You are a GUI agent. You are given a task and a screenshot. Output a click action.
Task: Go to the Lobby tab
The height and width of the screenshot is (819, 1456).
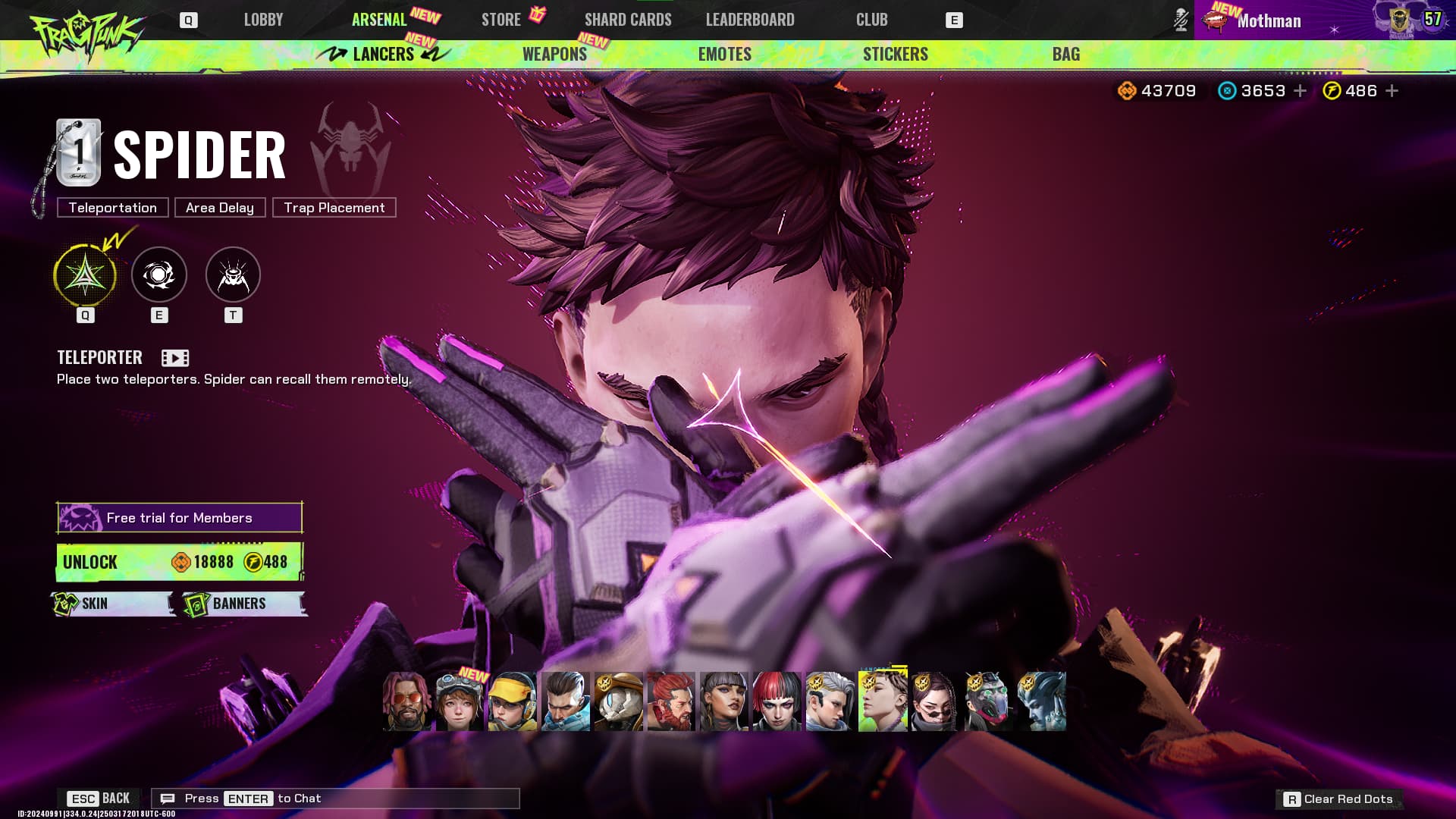click(x=263, y=20)
